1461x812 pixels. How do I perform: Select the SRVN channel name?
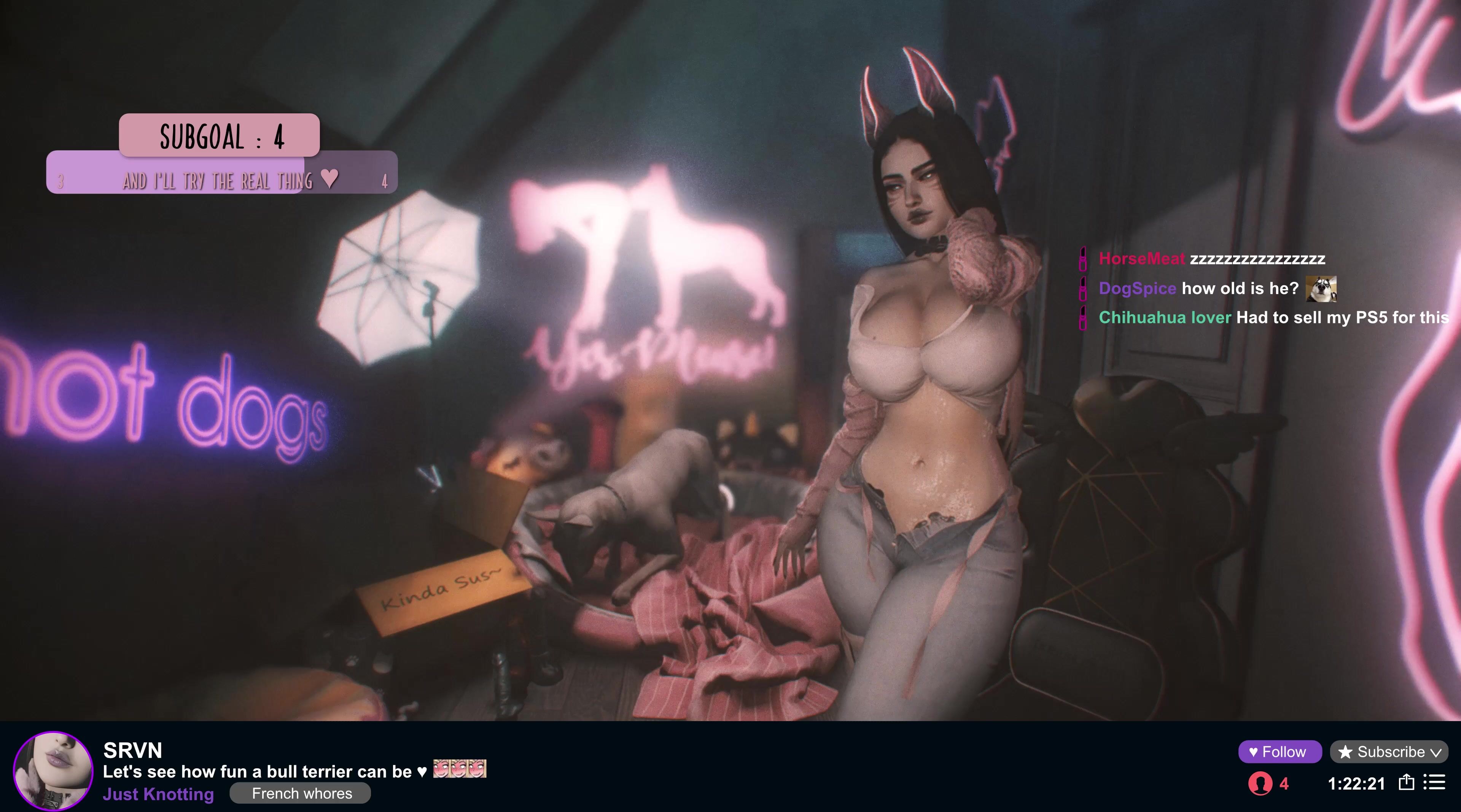point(133,750)
